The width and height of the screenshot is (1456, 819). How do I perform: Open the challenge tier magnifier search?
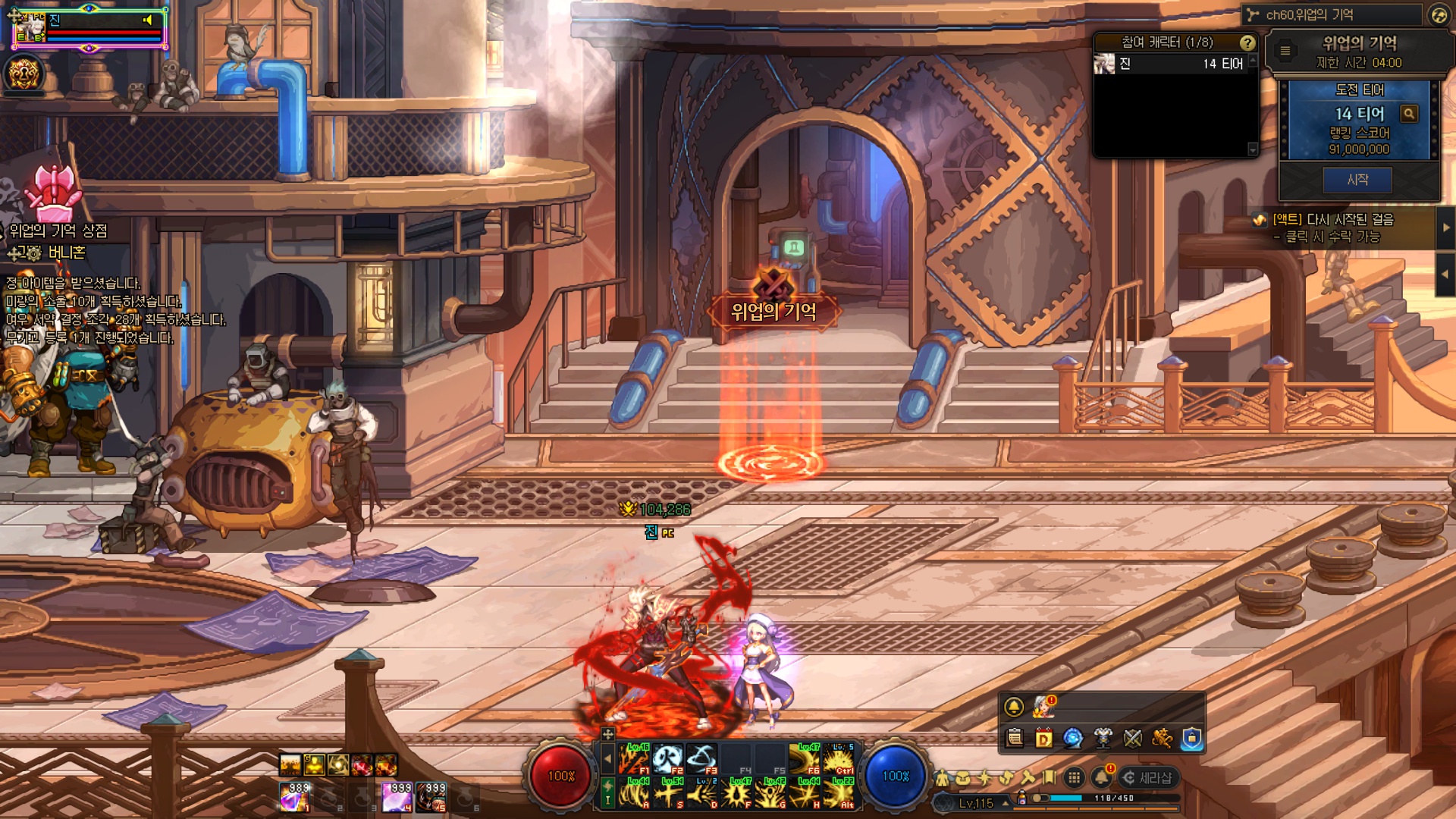[x=1409, y=114]
